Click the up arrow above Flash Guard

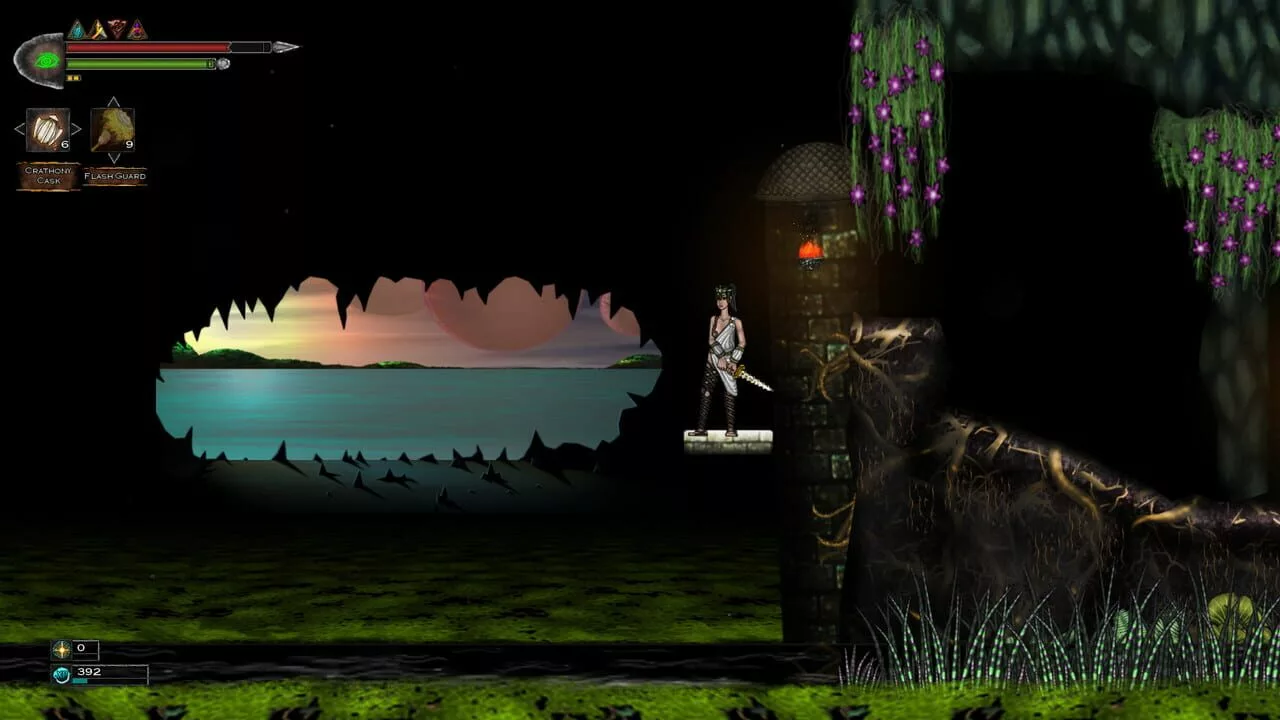[113, 102]
